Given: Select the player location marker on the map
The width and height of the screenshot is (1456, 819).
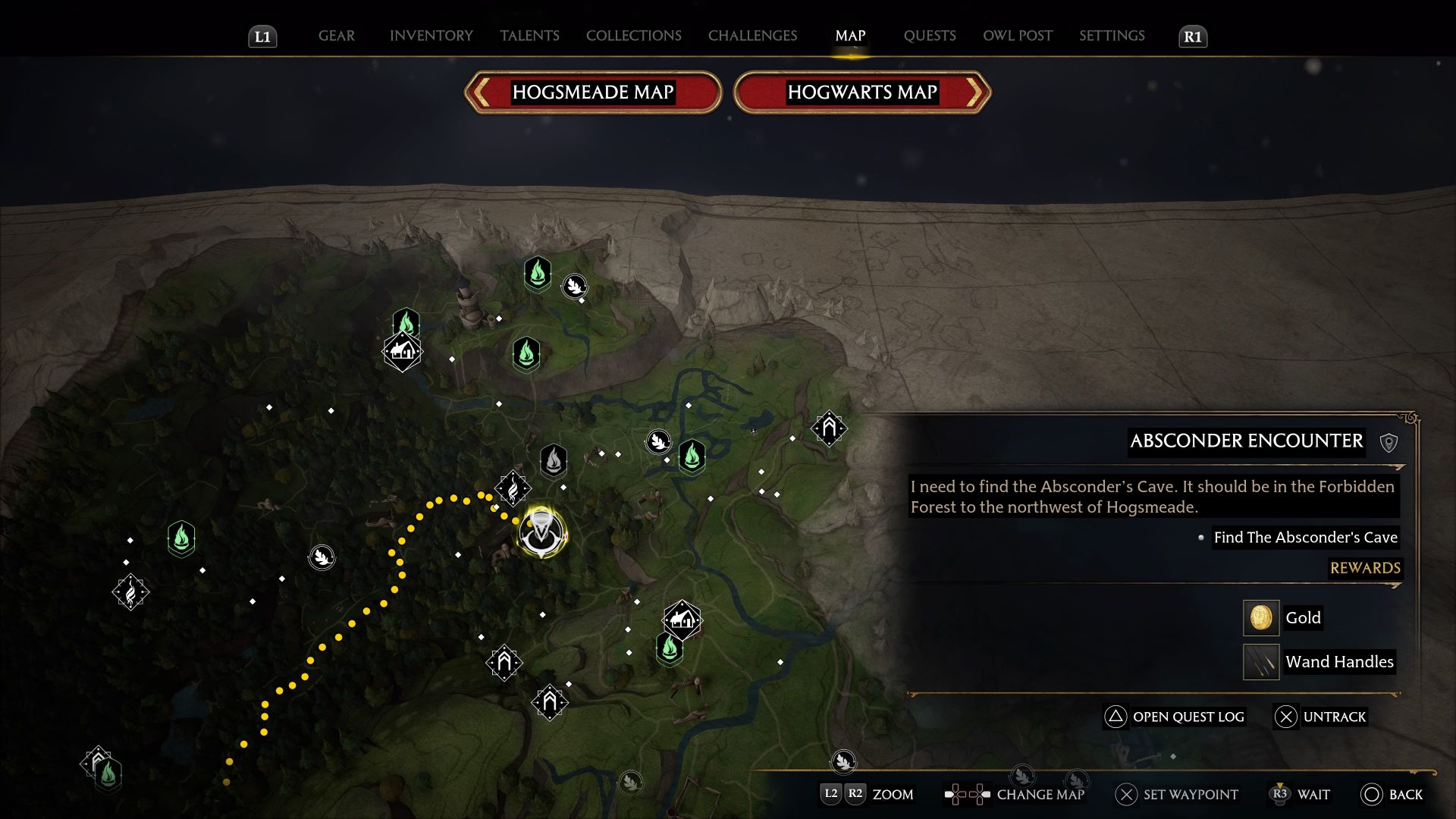Looking at the screenshot, I should pos(540,531).
